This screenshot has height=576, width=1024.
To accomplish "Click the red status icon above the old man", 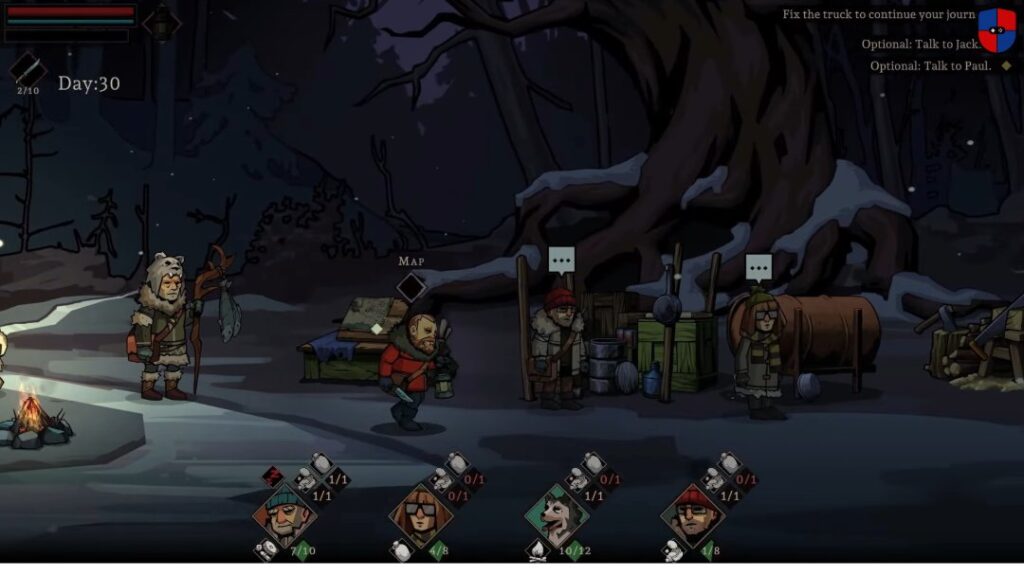I will (x=272, y=476).
